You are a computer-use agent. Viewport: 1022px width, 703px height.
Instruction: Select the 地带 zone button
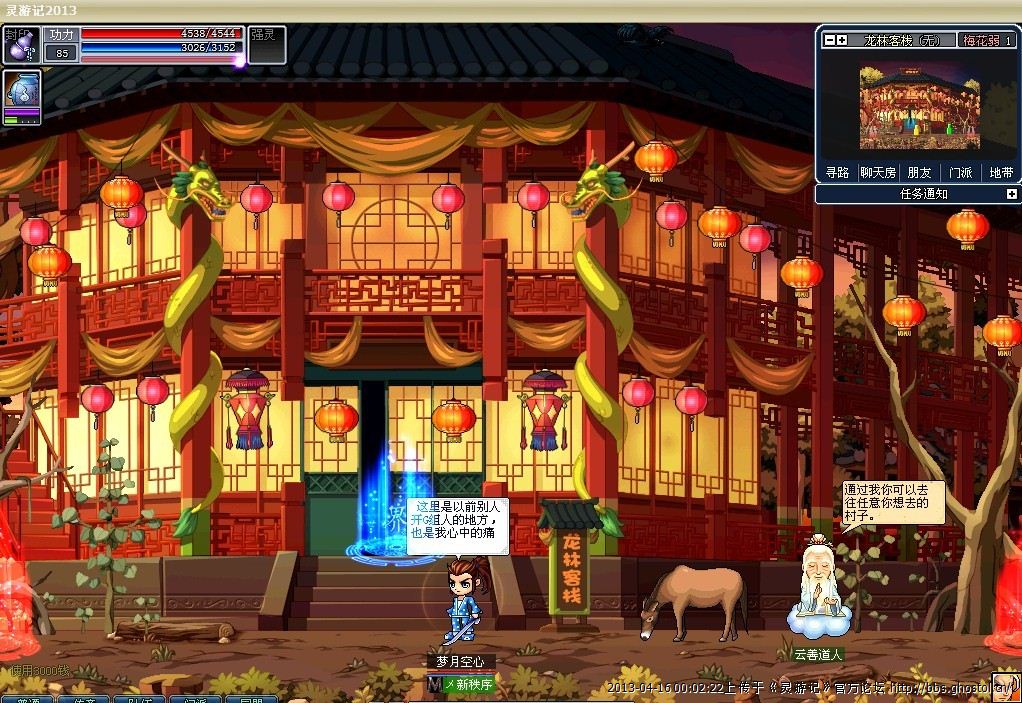[x=1000, y=172]
